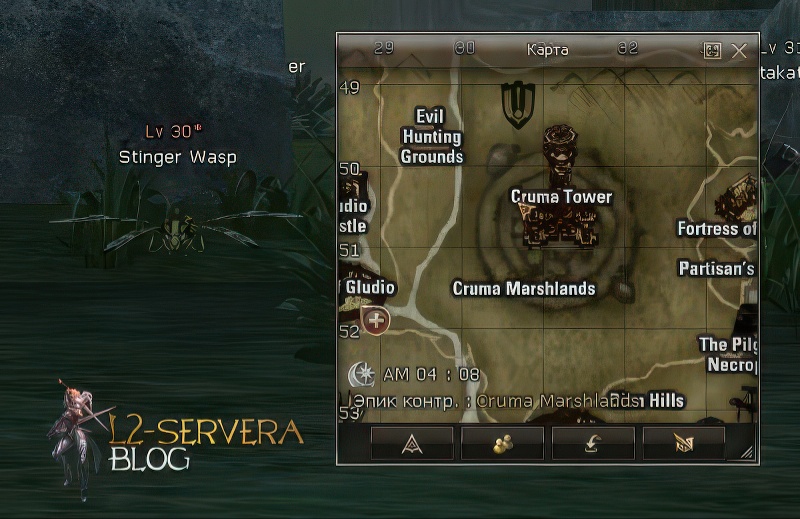Select the Cruma Marshlands label on map

523,289
